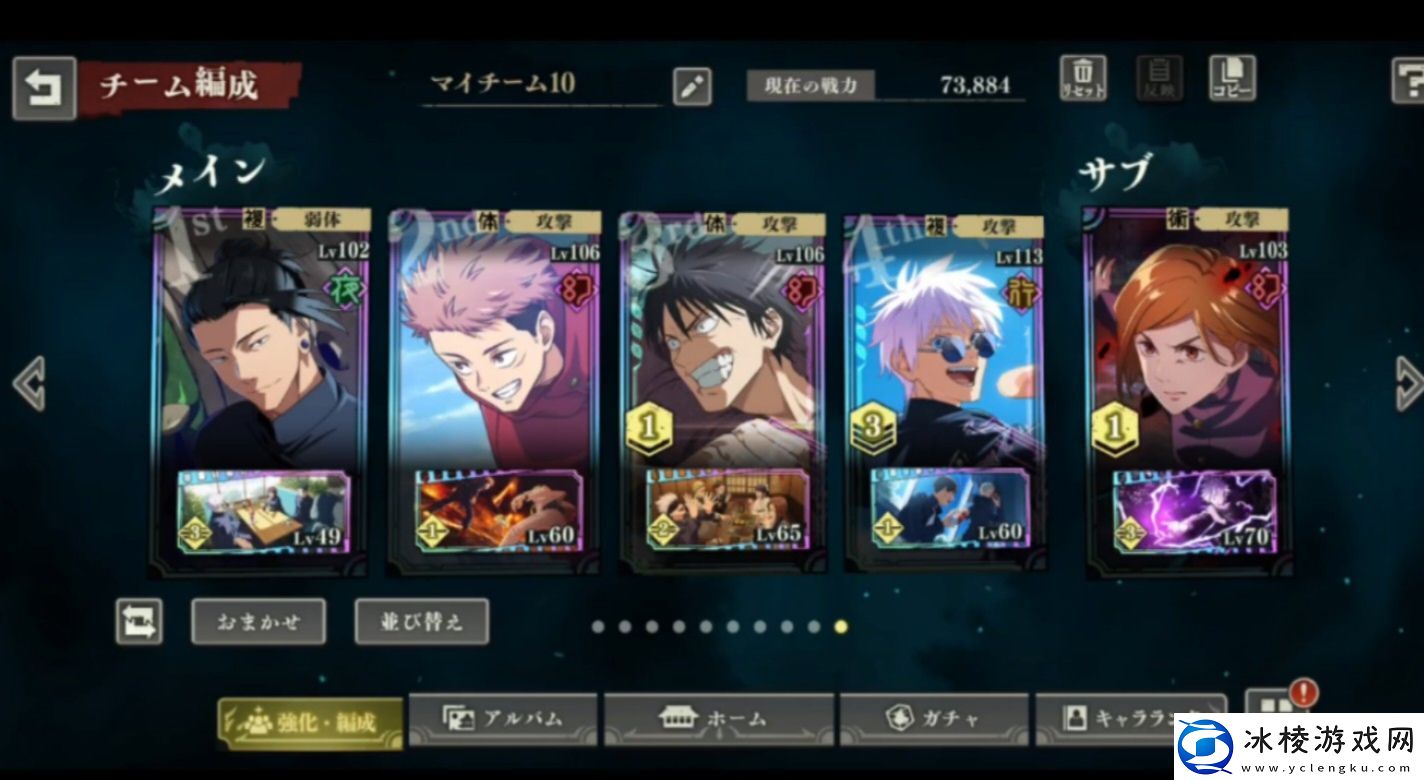Image resolution: width=1424 pixels, height=780 pixels.
Task: Edit the team name with the pencil icon
Action: click(691, 87)
